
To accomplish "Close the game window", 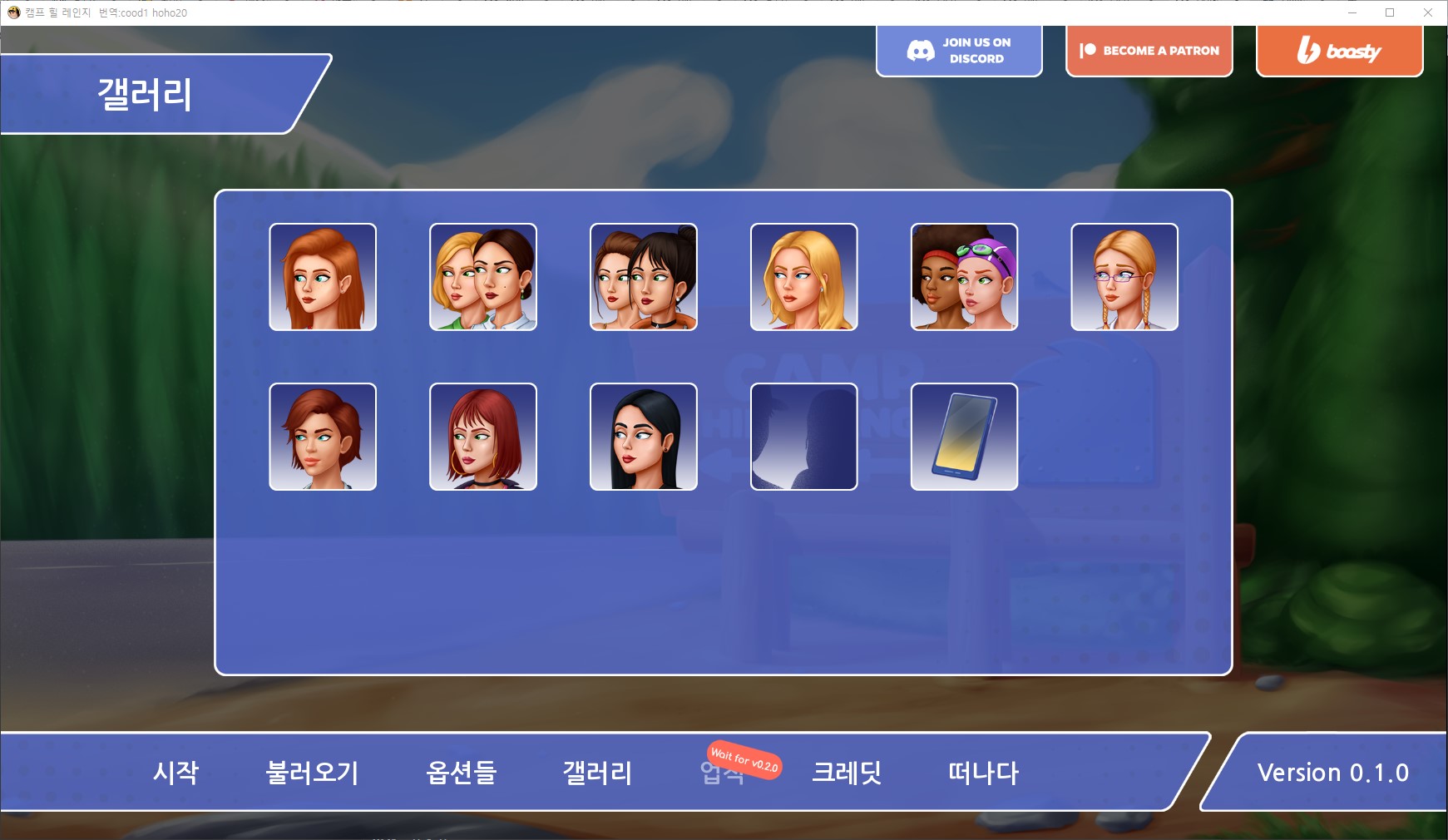I will pos(1428,12).
